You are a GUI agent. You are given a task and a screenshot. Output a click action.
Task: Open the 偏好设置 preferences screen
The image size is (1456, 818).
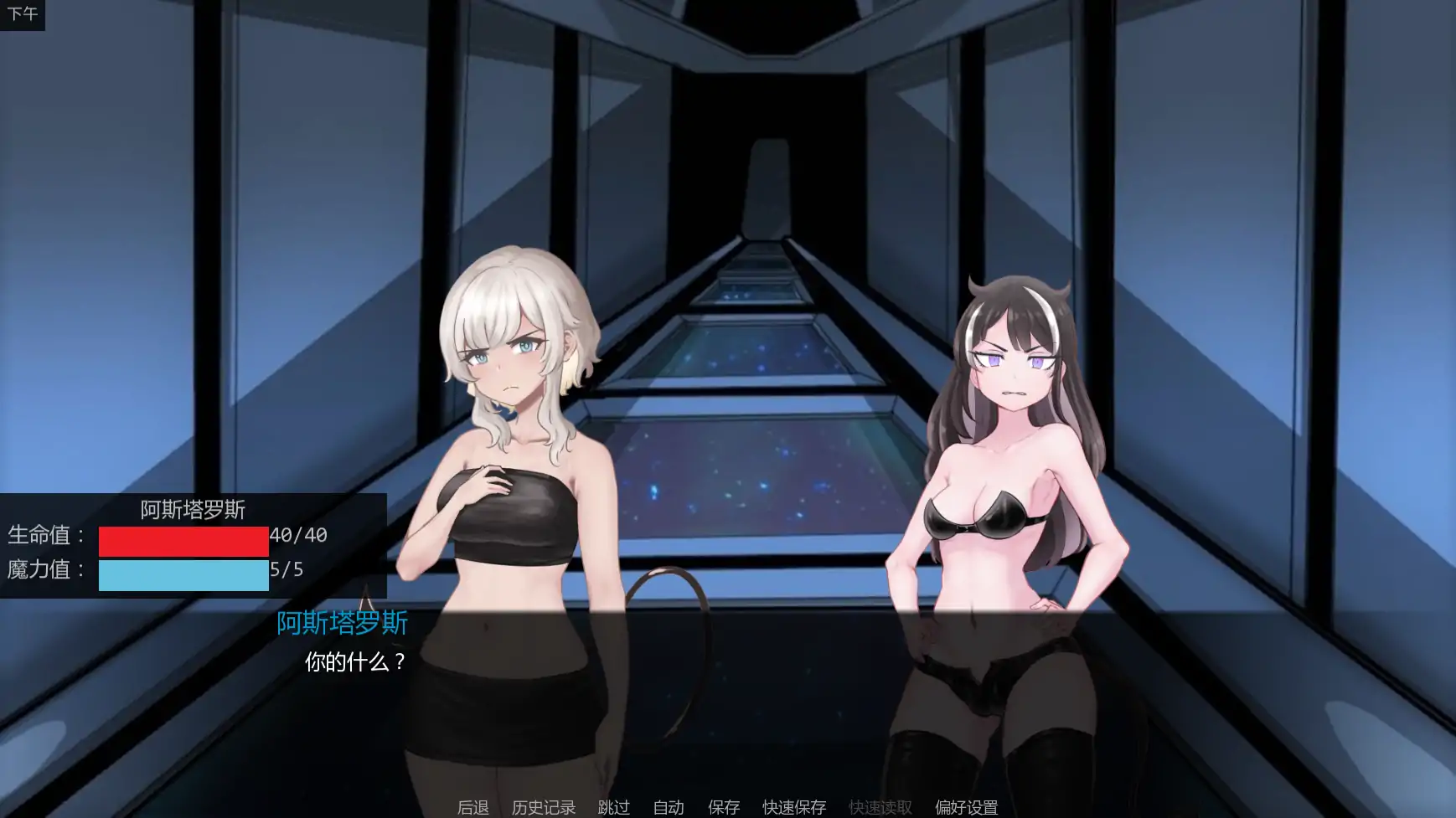pos(965,807)
